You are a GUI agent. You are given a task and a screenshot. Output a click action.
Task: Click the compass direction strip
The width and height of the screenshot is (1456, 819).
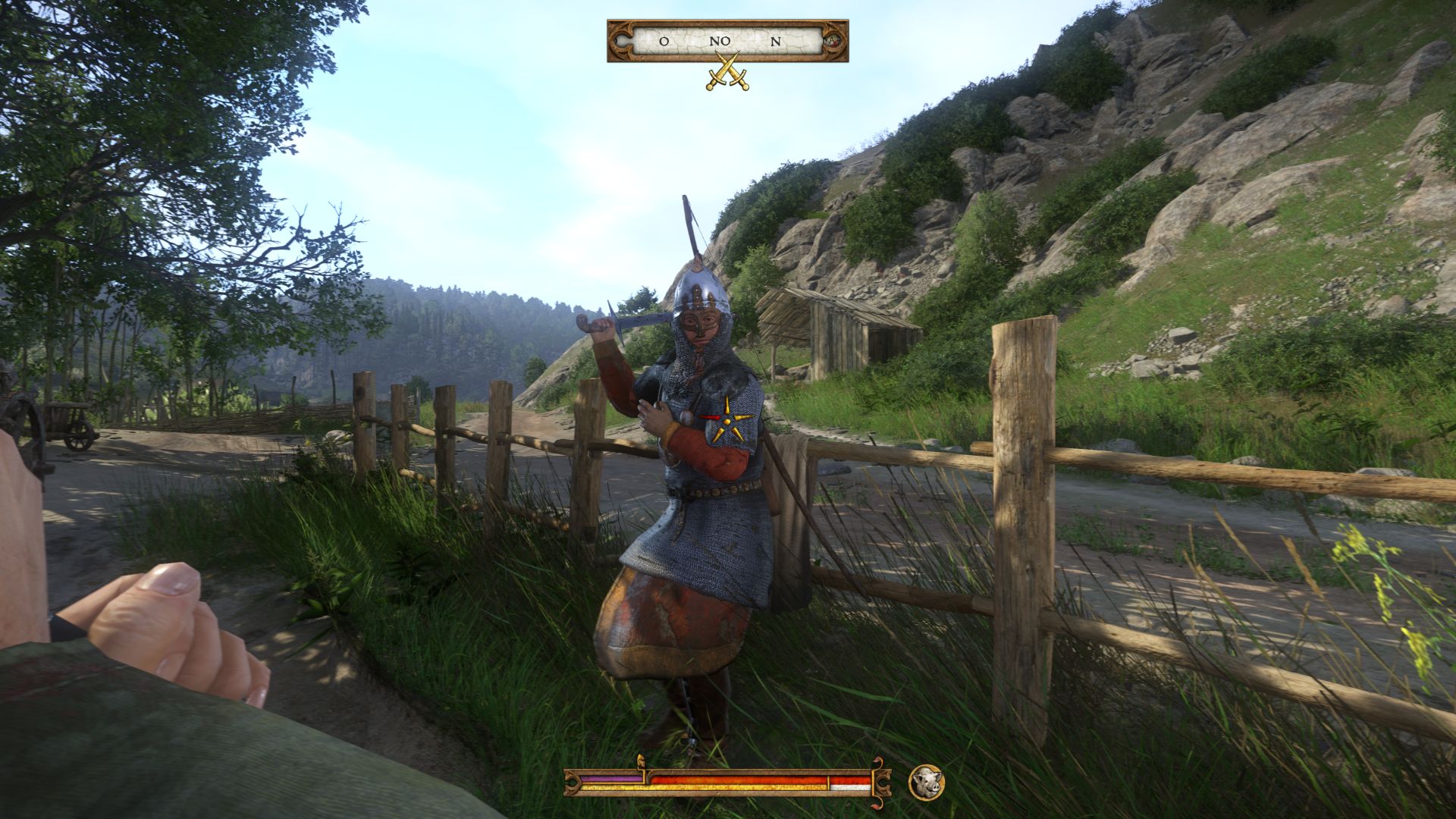726,41
